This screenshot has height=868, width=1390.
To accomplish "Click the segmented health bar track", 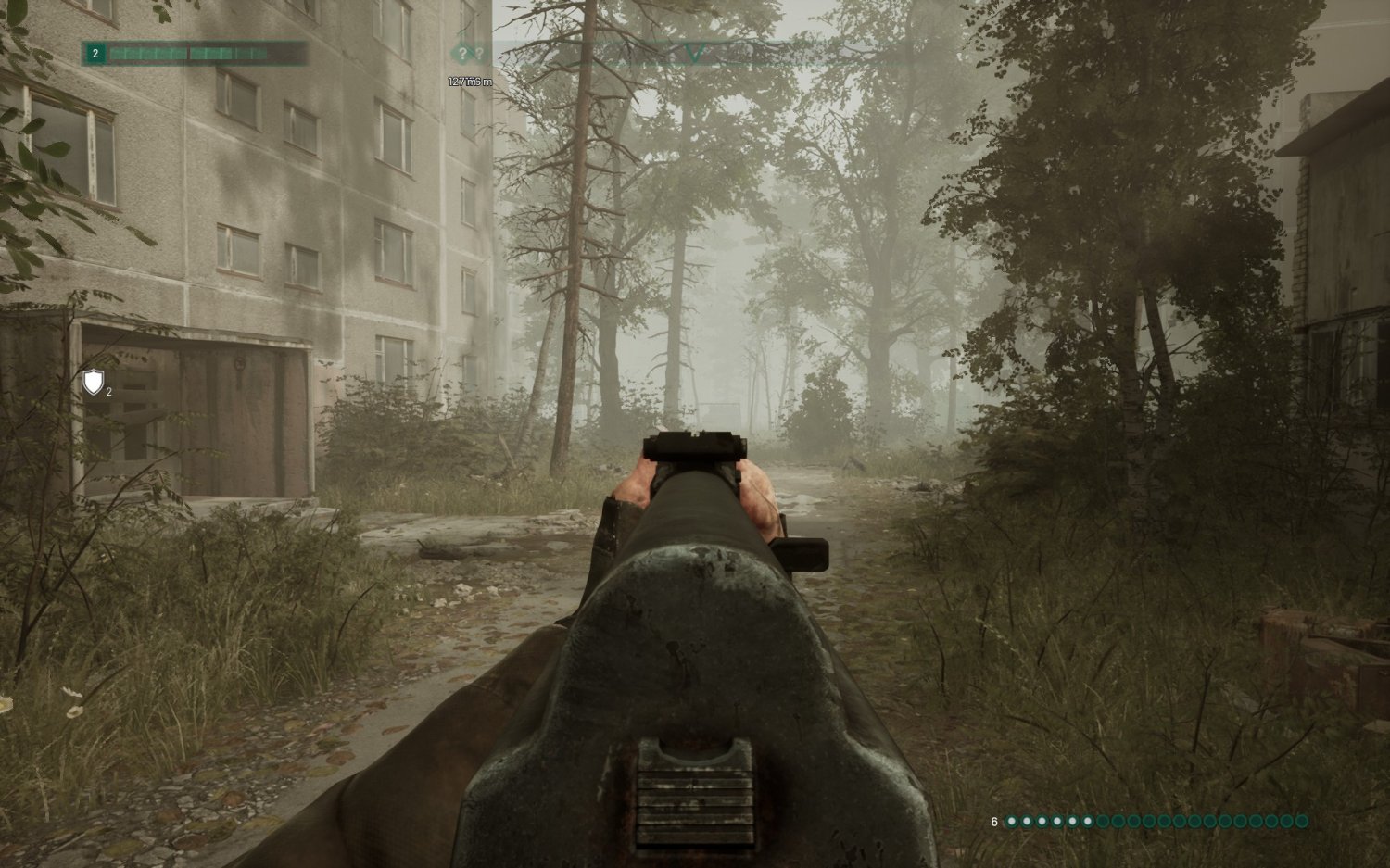I will [x=185, y=53].
